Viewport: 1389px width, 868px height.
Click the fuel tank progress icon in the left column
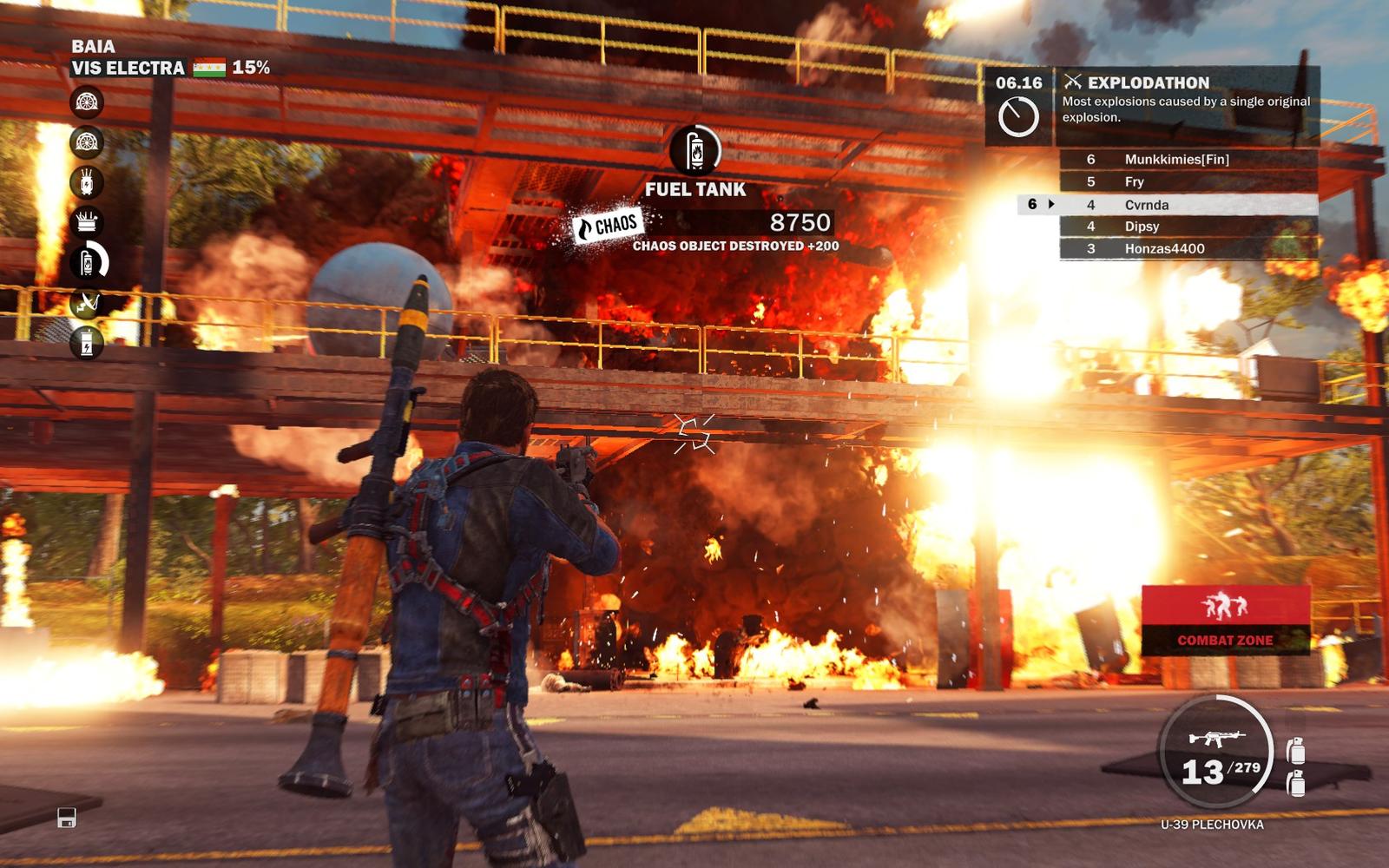tap(88, 261)
